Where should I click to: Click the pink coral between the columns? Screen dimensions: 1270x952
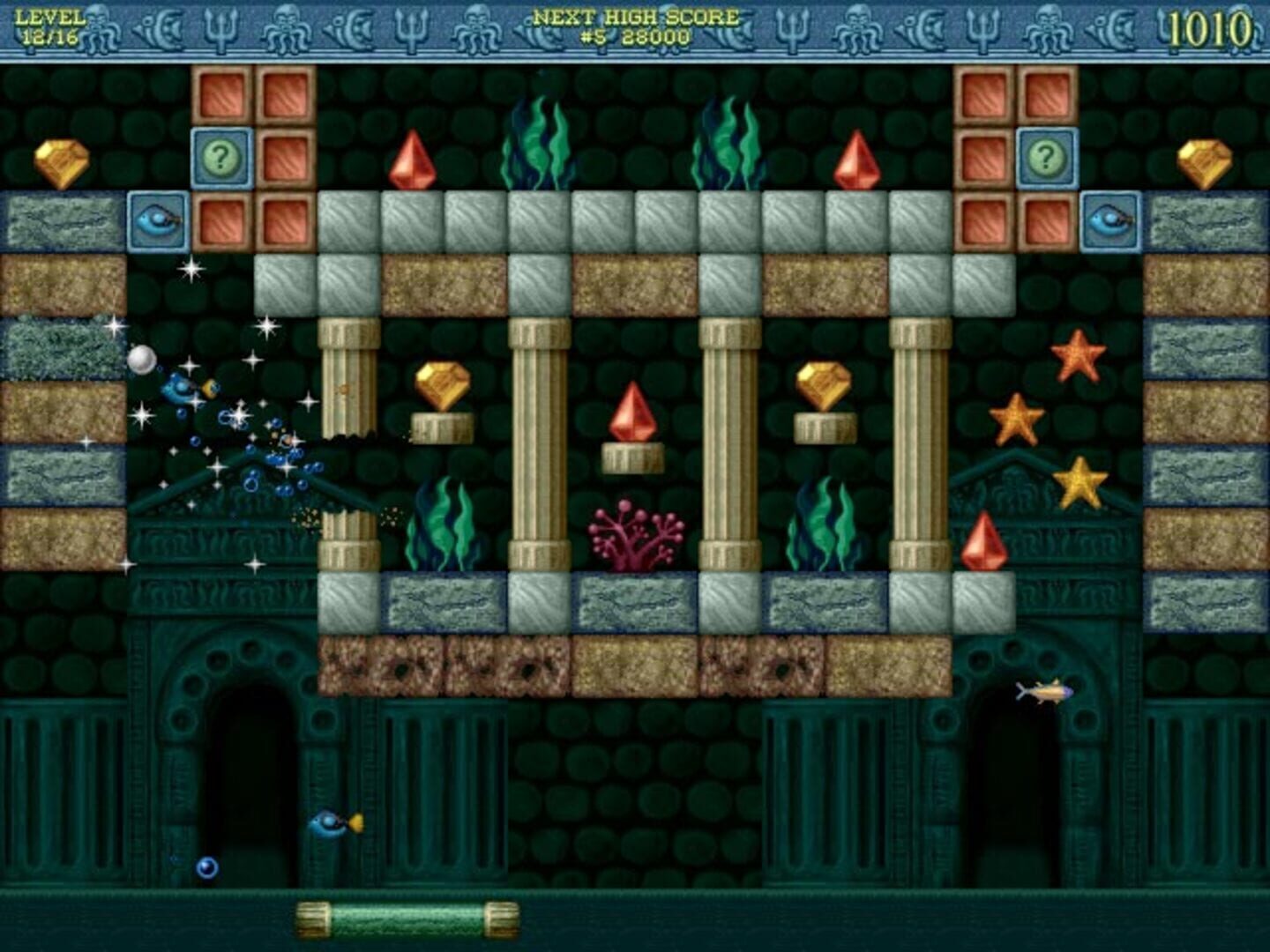pos(631,529)
